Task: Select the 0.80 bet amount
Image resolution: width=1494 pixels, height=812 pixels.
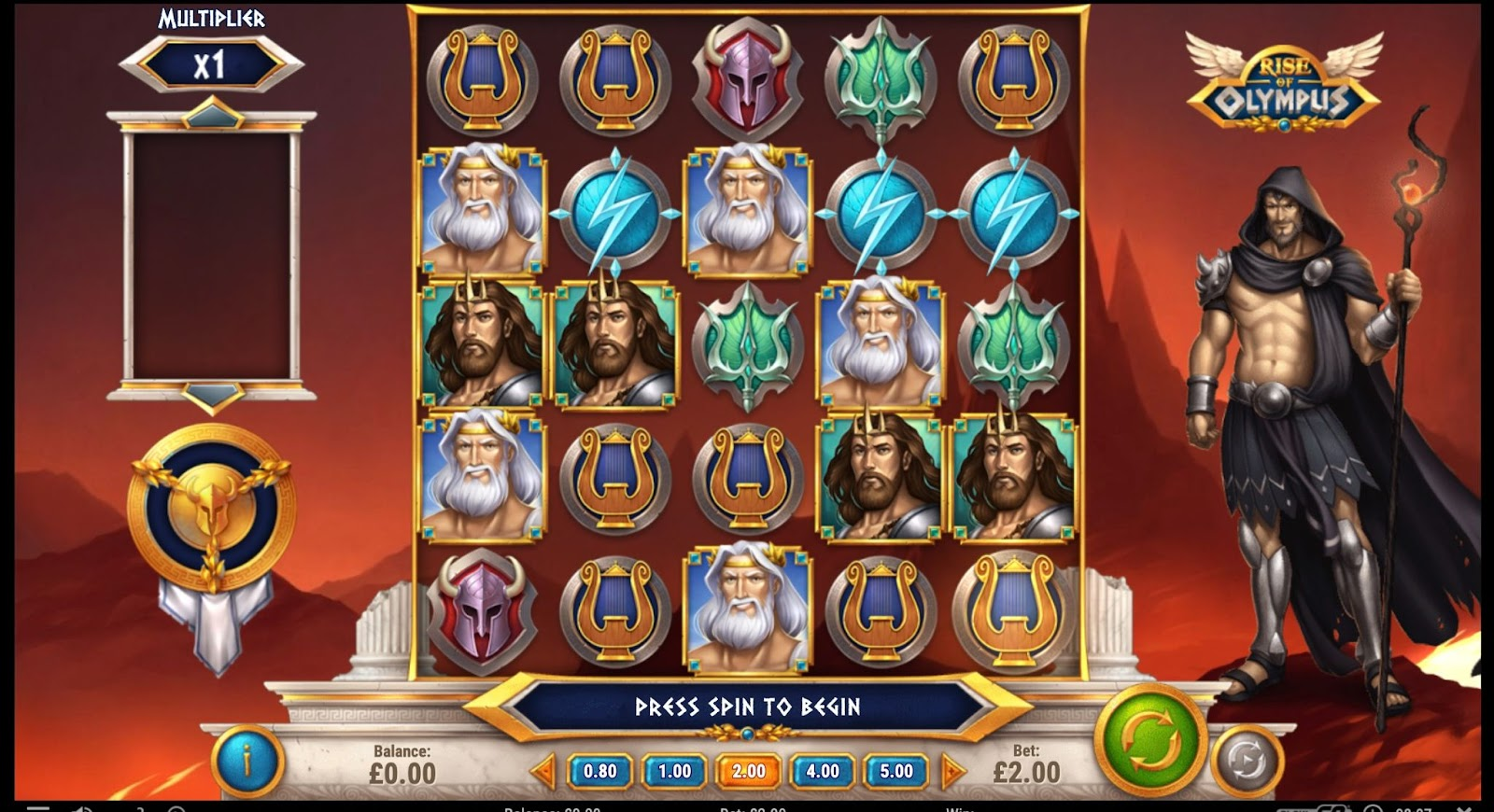Action: [x=599, y=772]
